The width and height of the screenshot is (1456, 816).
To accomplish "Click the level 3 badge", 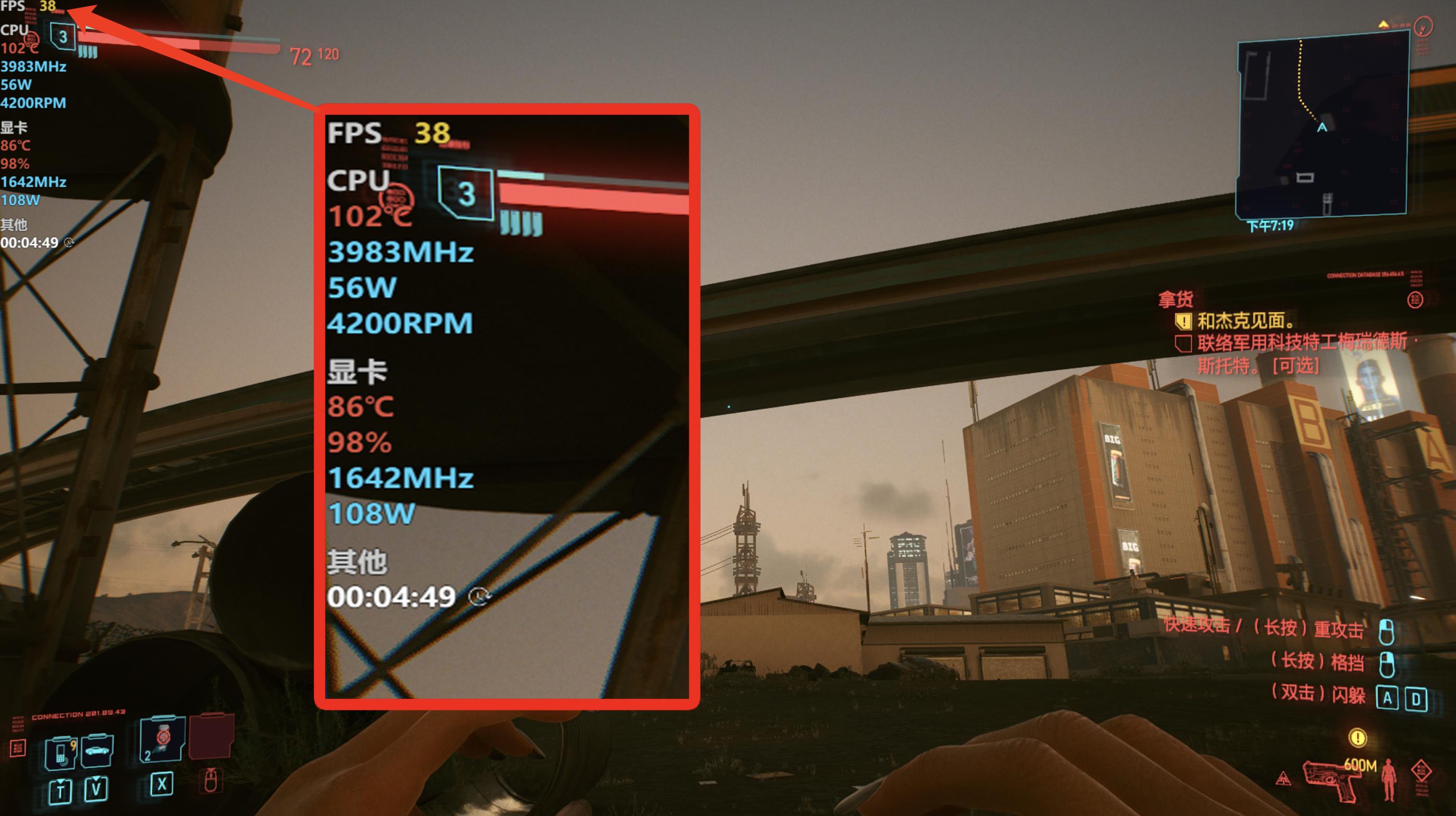I will click(x=63, y=37).
